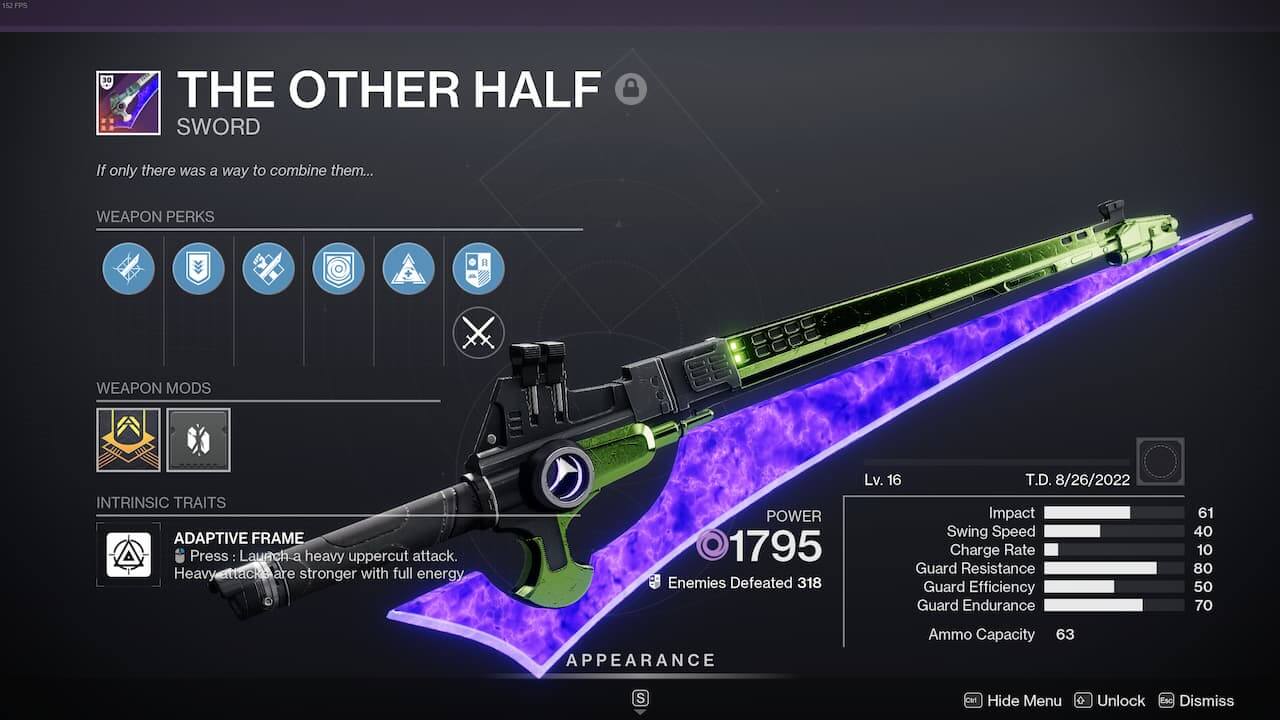Open the second weapon mod slot
This screenshot has height=720, width=1280.
199,440
